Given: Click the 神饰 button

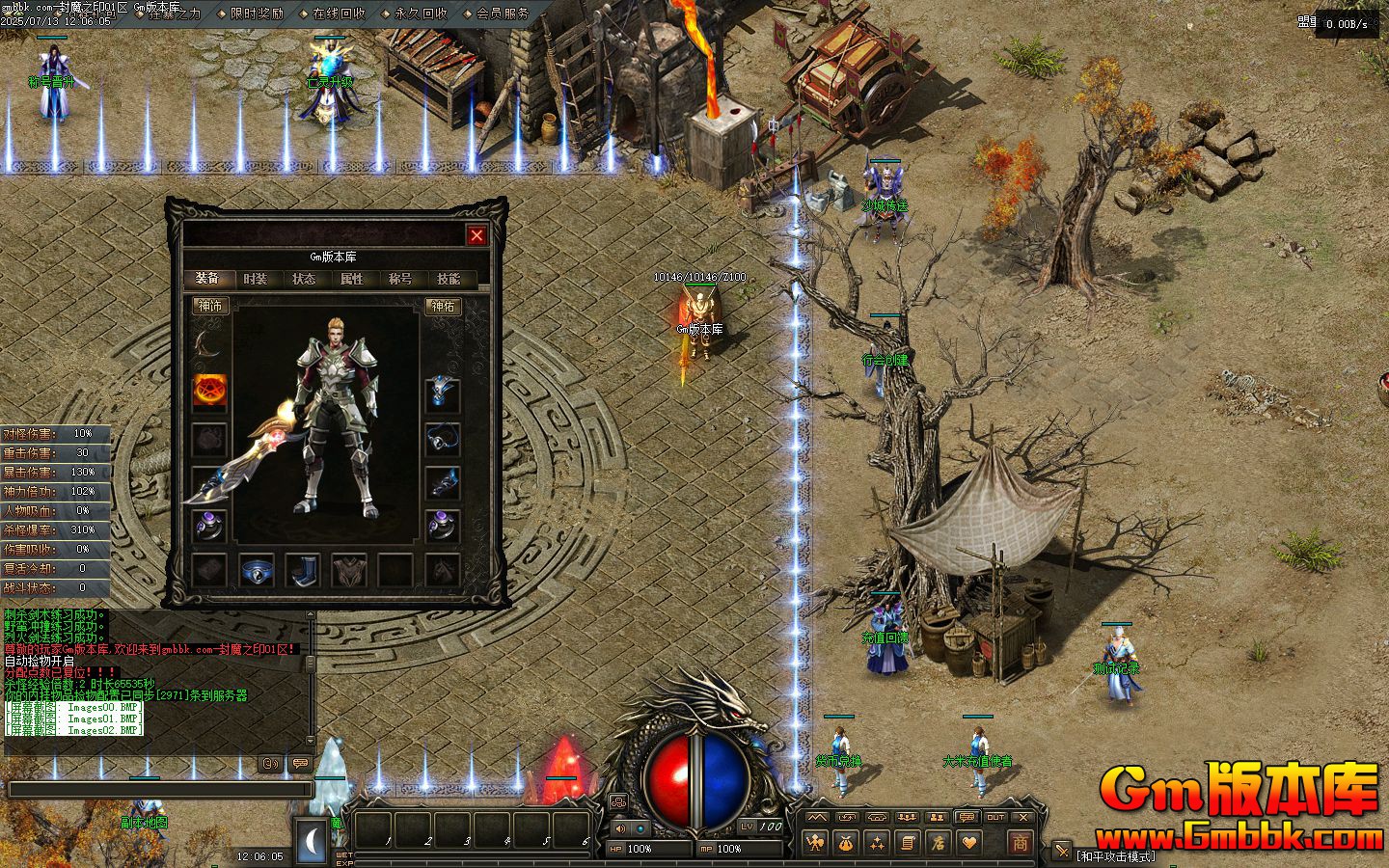Looking at the screenshot, I should (x=210, y=307).
